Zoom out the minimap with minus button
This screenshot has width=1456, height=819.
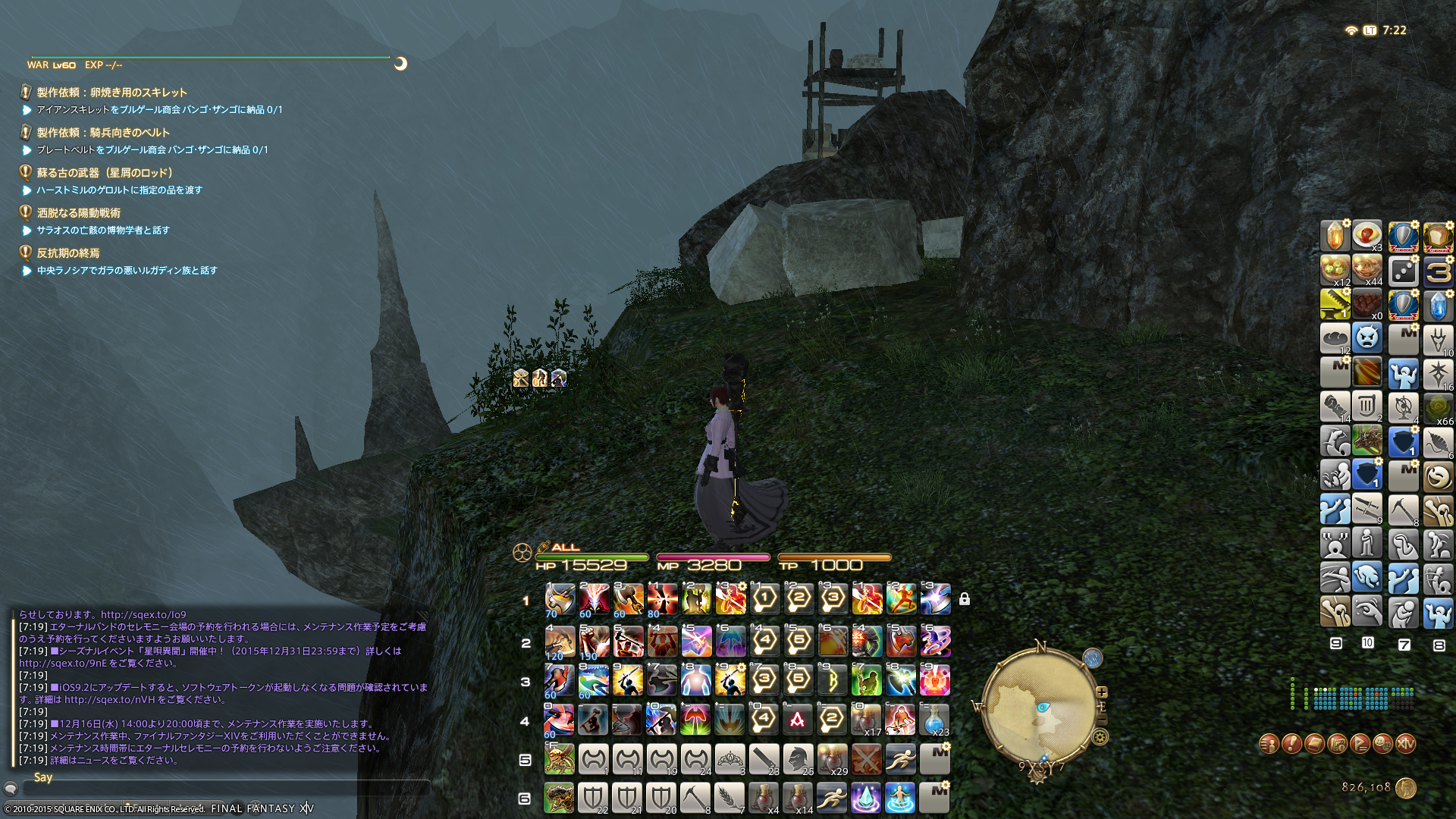[1102, 720]
